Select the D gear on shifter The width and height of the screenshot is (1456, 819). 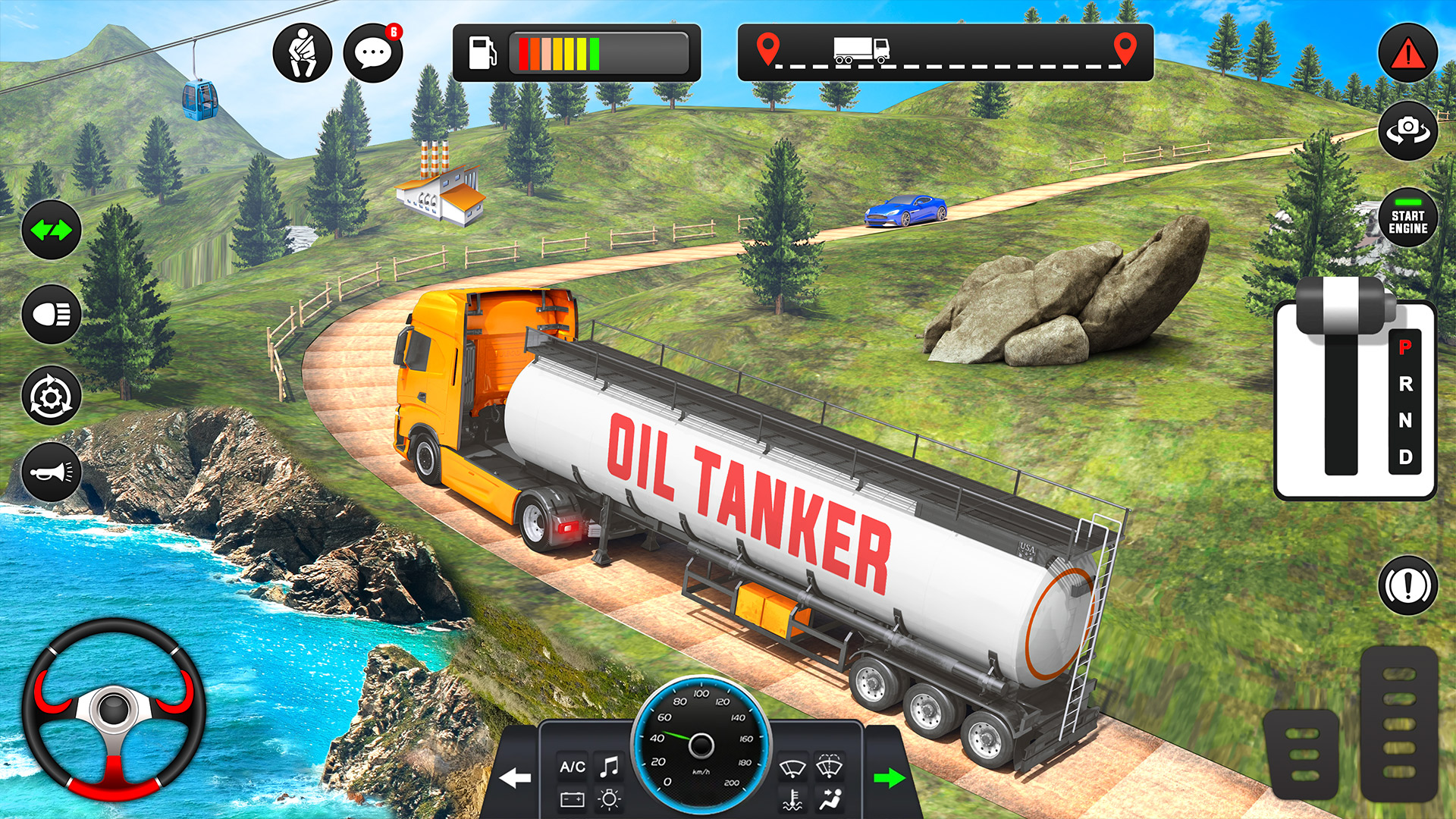pyautogui.click(x=1405, y=457)
